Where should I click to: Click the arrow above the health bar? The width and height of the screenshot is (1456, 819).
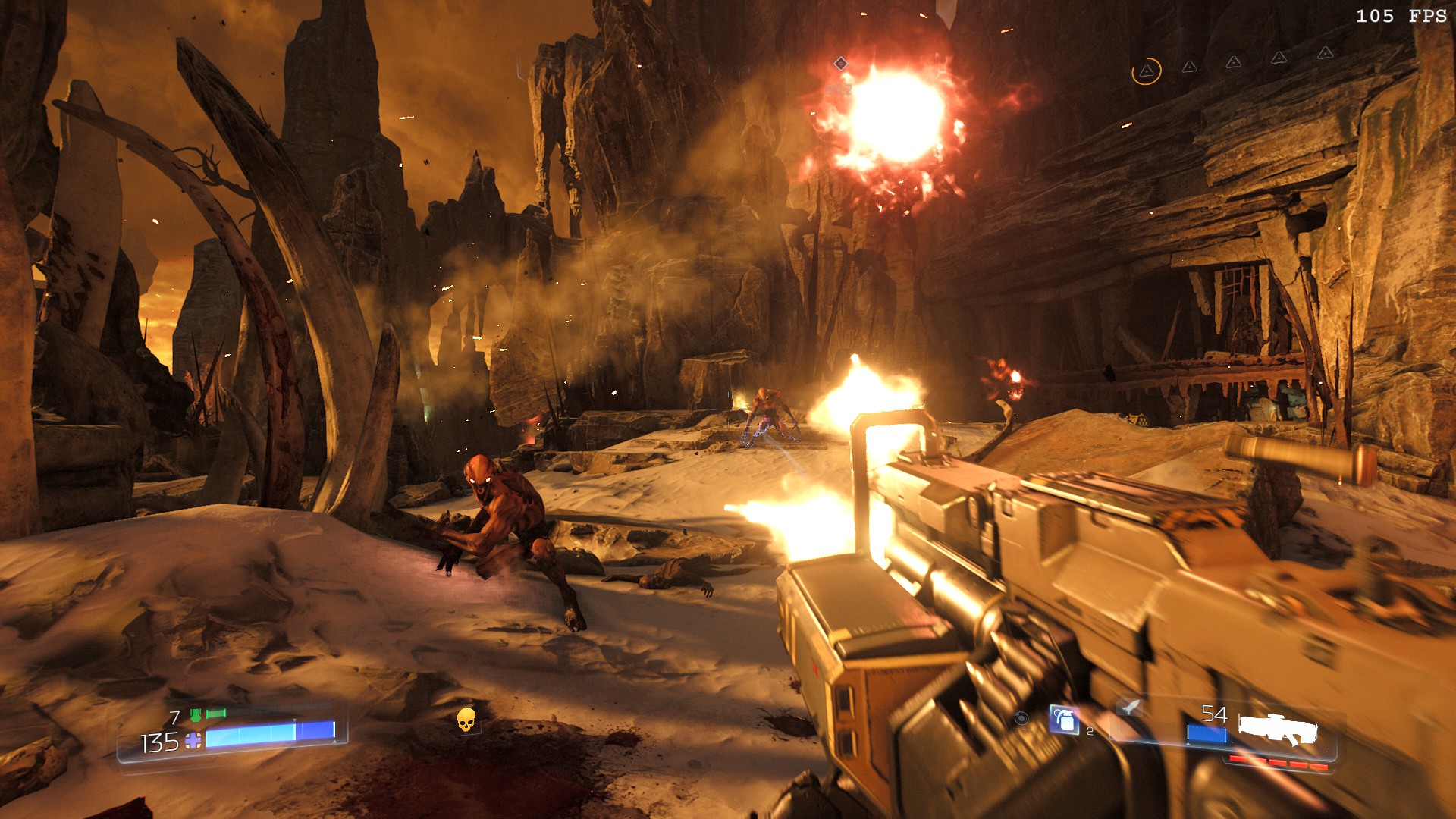[293, 720]
